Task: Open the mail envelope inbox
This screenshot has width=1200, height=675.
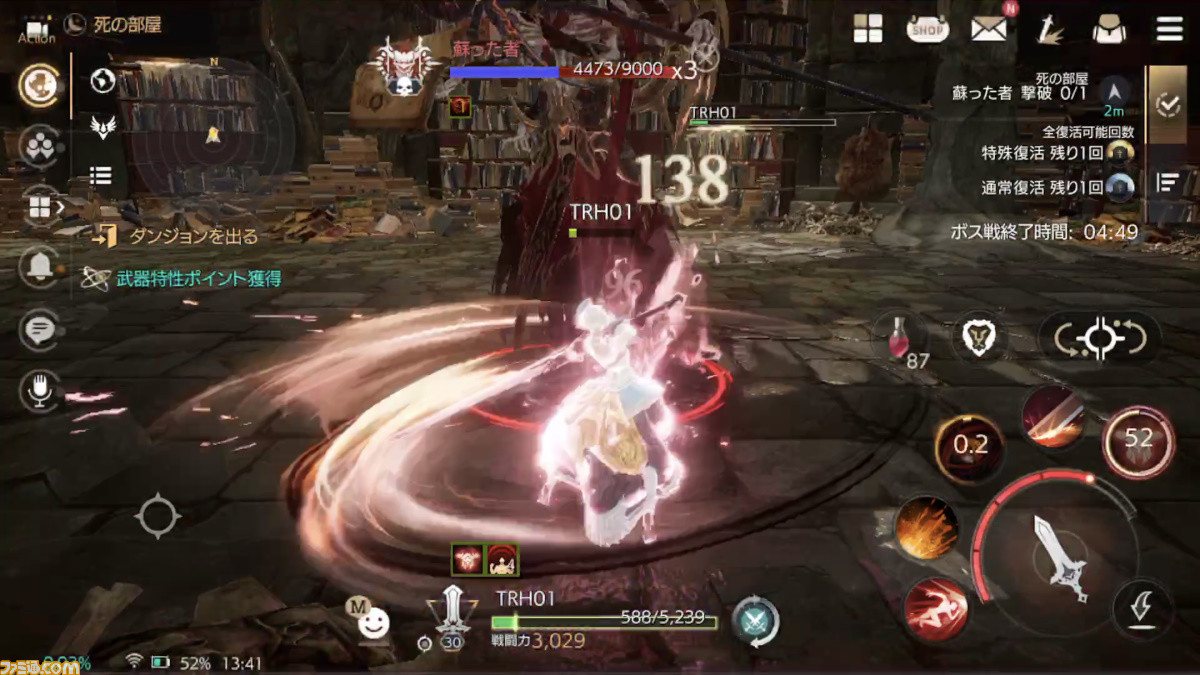Action: [x=988, y=29]
